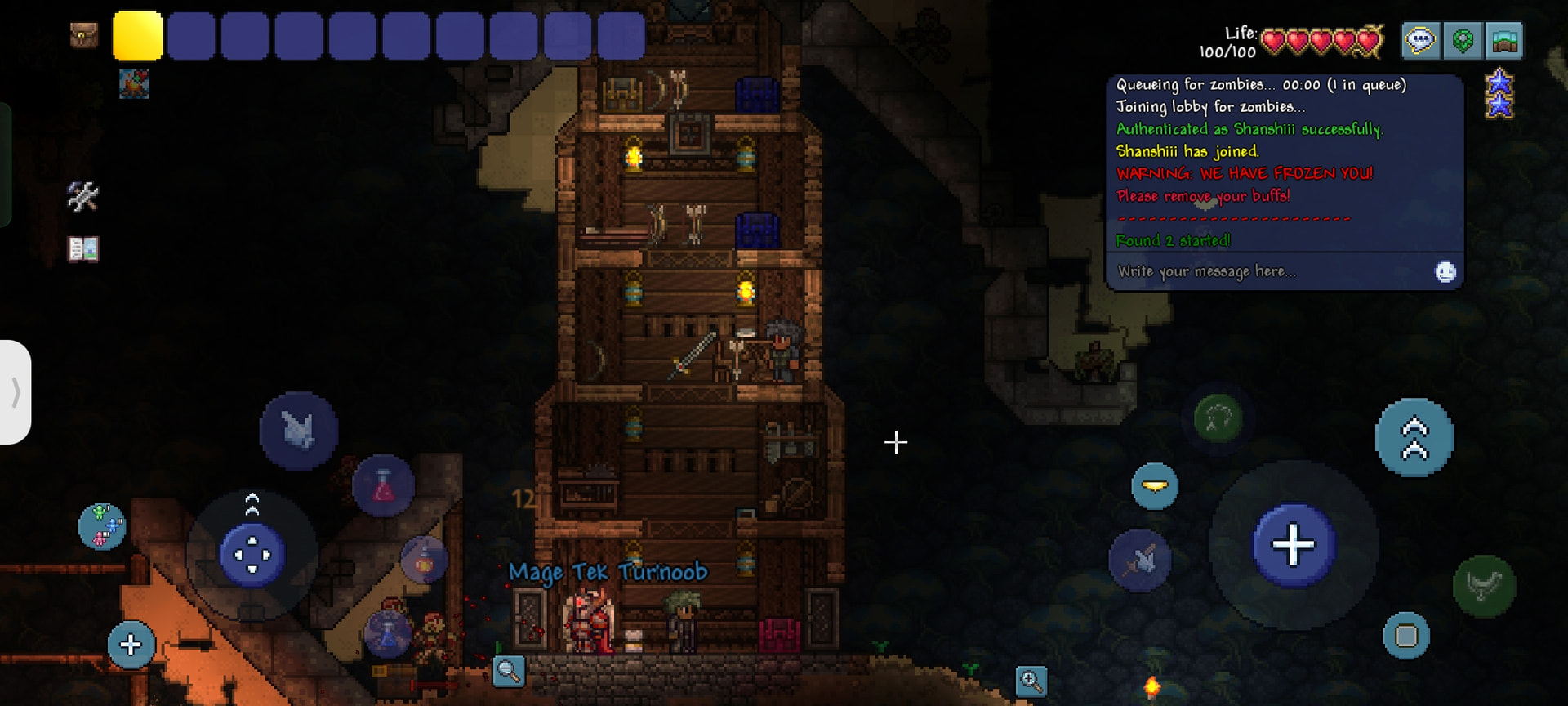Use the red healing potion quick button

[383, 487]
